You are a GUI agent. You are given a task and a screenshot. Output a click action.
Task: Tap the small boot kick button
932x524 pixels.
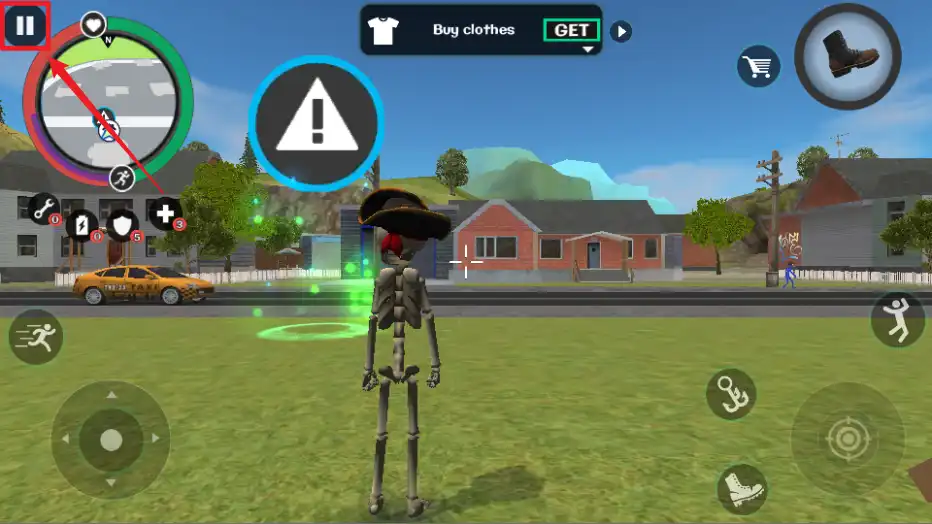click(x=742, y=490)
